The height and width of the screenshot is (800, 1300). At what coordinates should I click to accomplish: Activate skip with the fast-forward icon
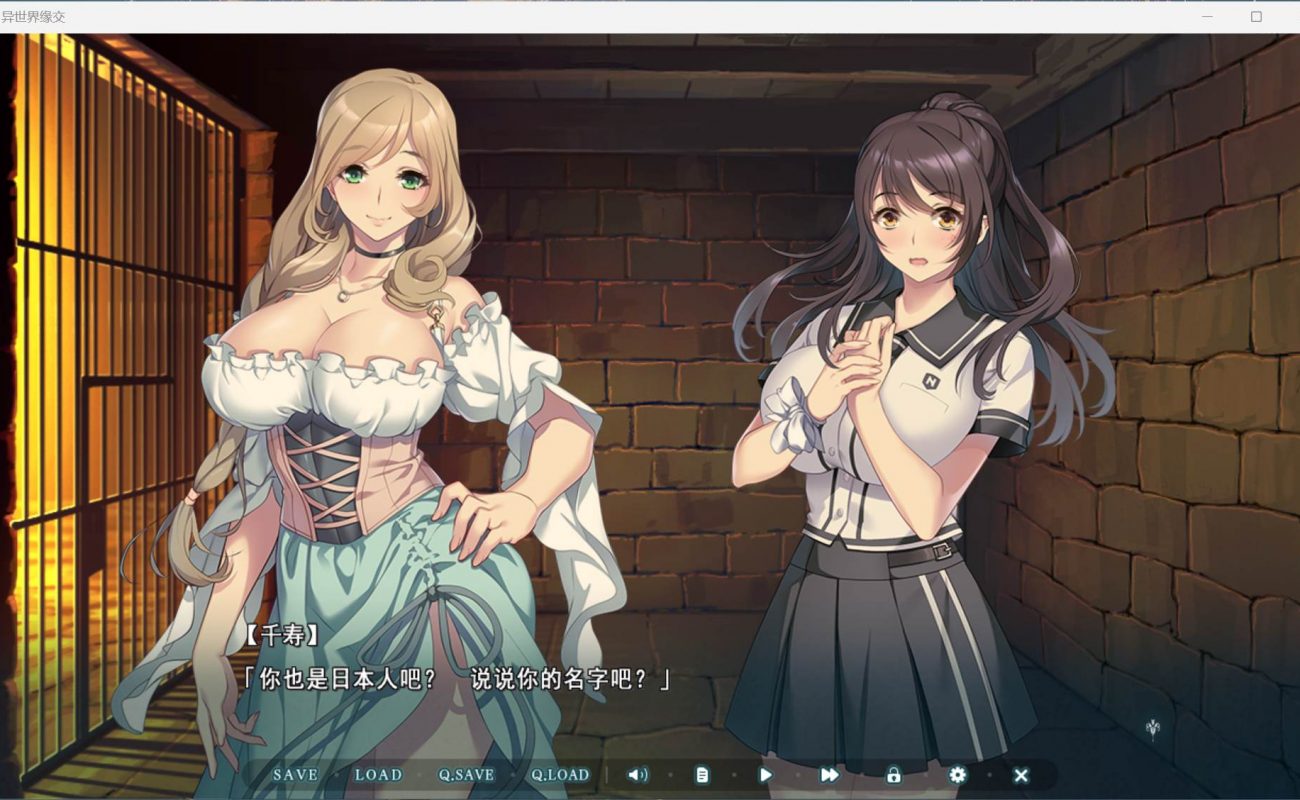(829, 775)
